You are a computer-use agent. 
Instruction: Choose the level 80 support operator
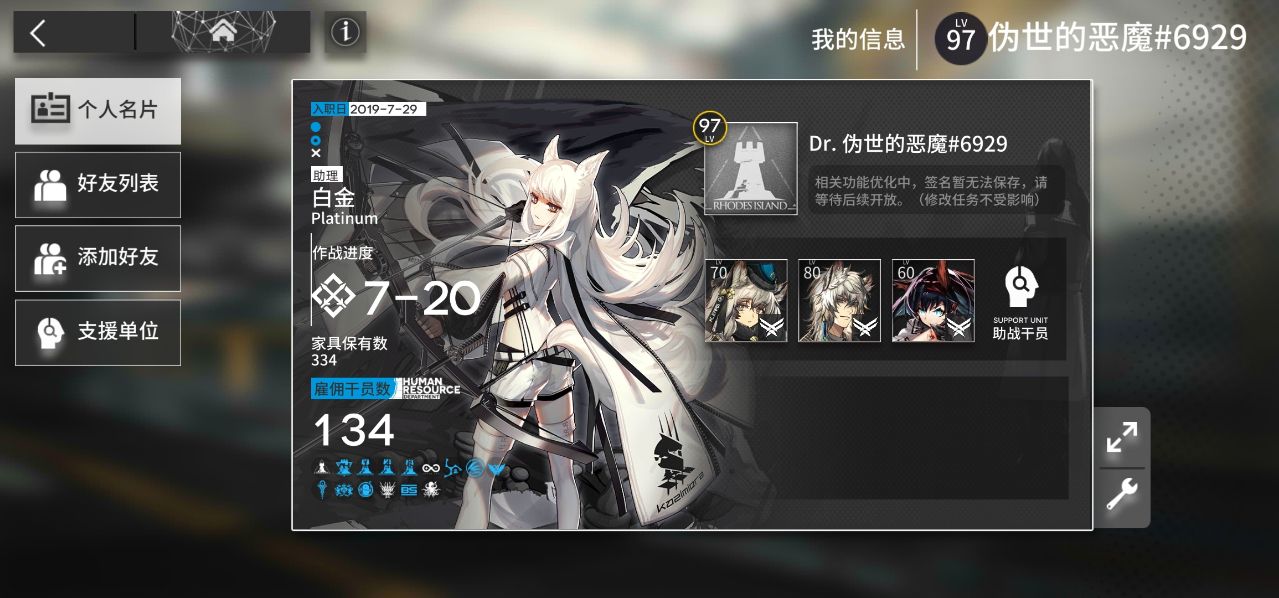coord(839,300)
